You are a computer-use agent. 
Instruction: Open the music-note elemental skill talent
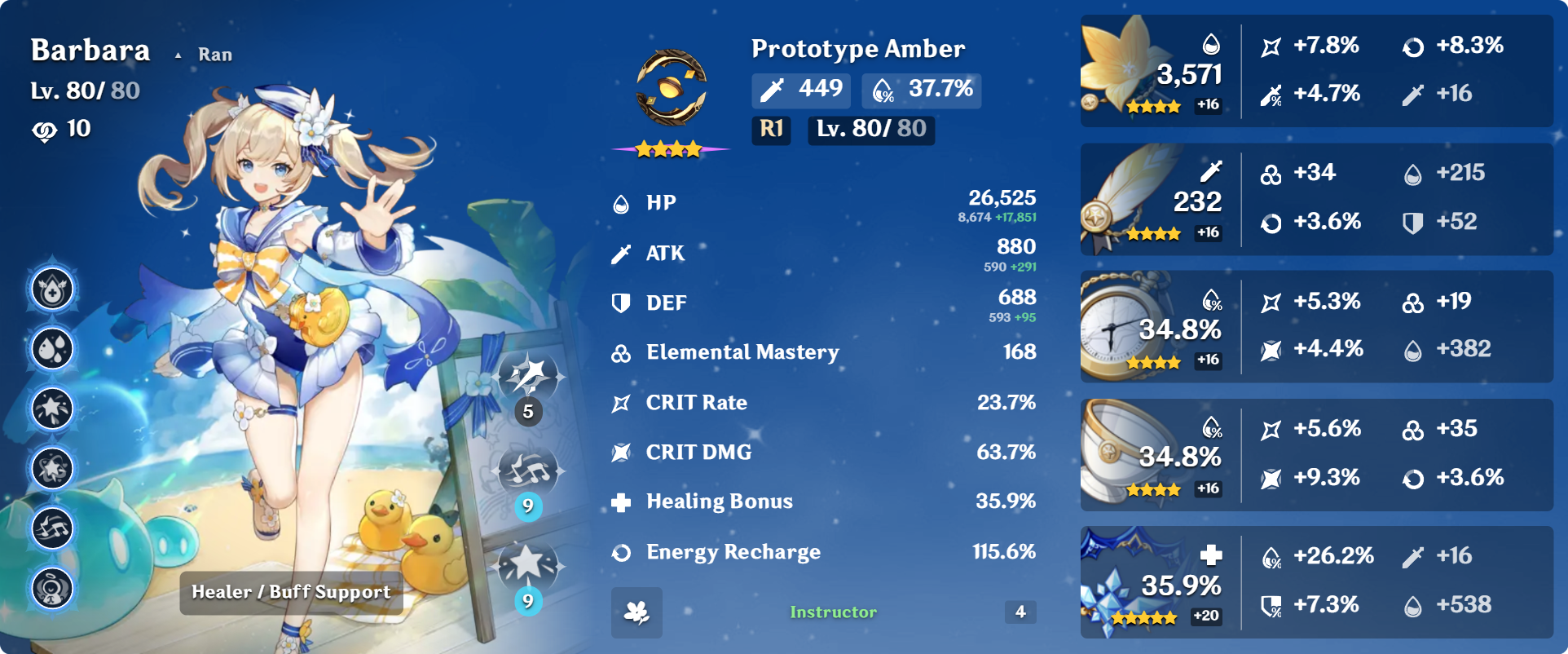pyautogui.click(x=529, y=471)
